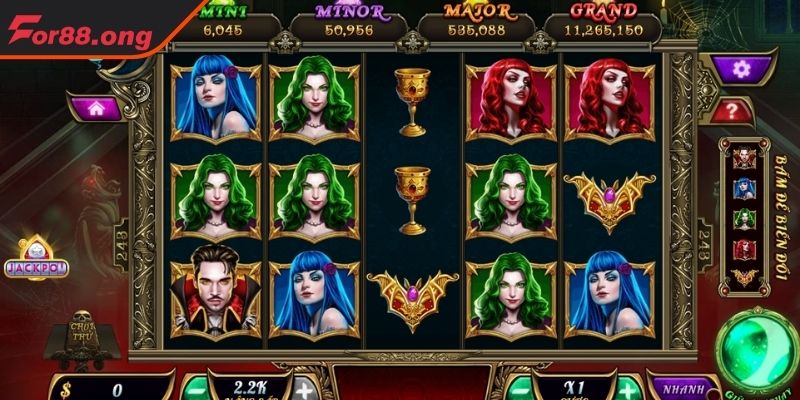Increase the X1 multiplier
Screen dimensions: 800x400
(626, 389)
